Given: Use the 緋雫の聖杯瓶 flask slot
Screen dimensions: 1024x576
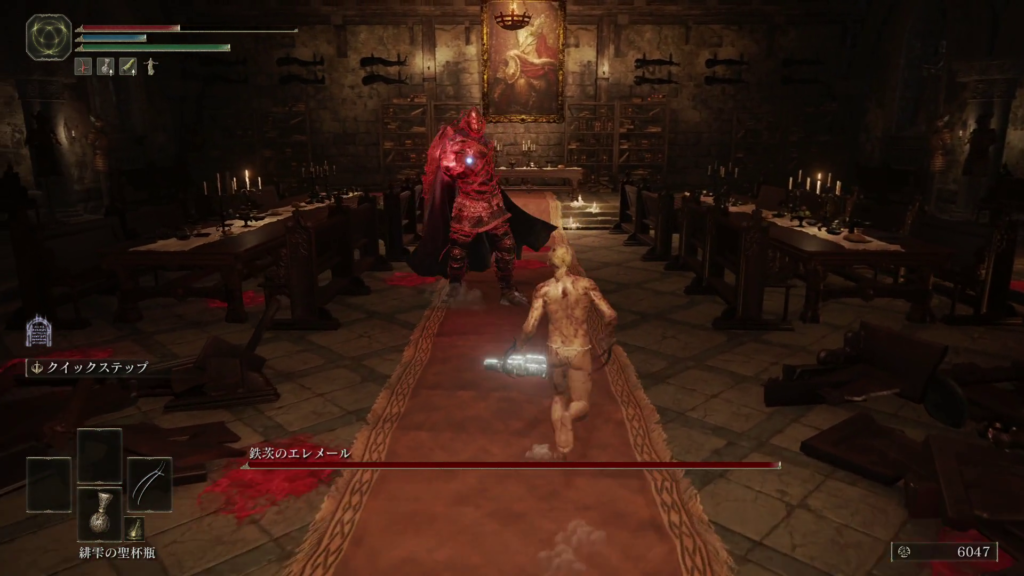Looking at the screenshot, I should 99,514.
